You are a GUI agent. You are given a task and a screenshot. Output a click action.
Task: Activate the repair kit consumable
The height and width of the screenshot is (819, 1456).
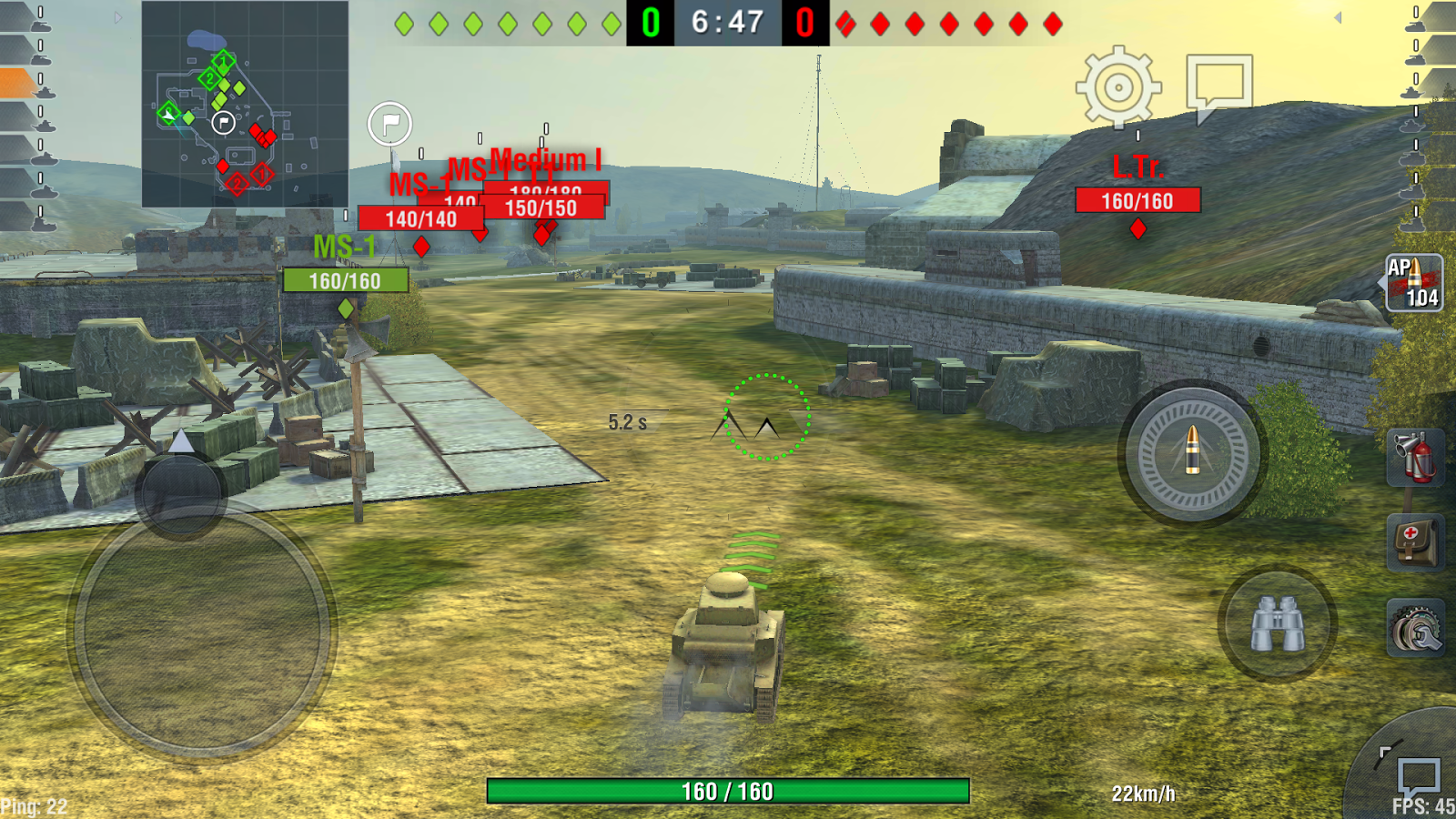coord(1415,628)
